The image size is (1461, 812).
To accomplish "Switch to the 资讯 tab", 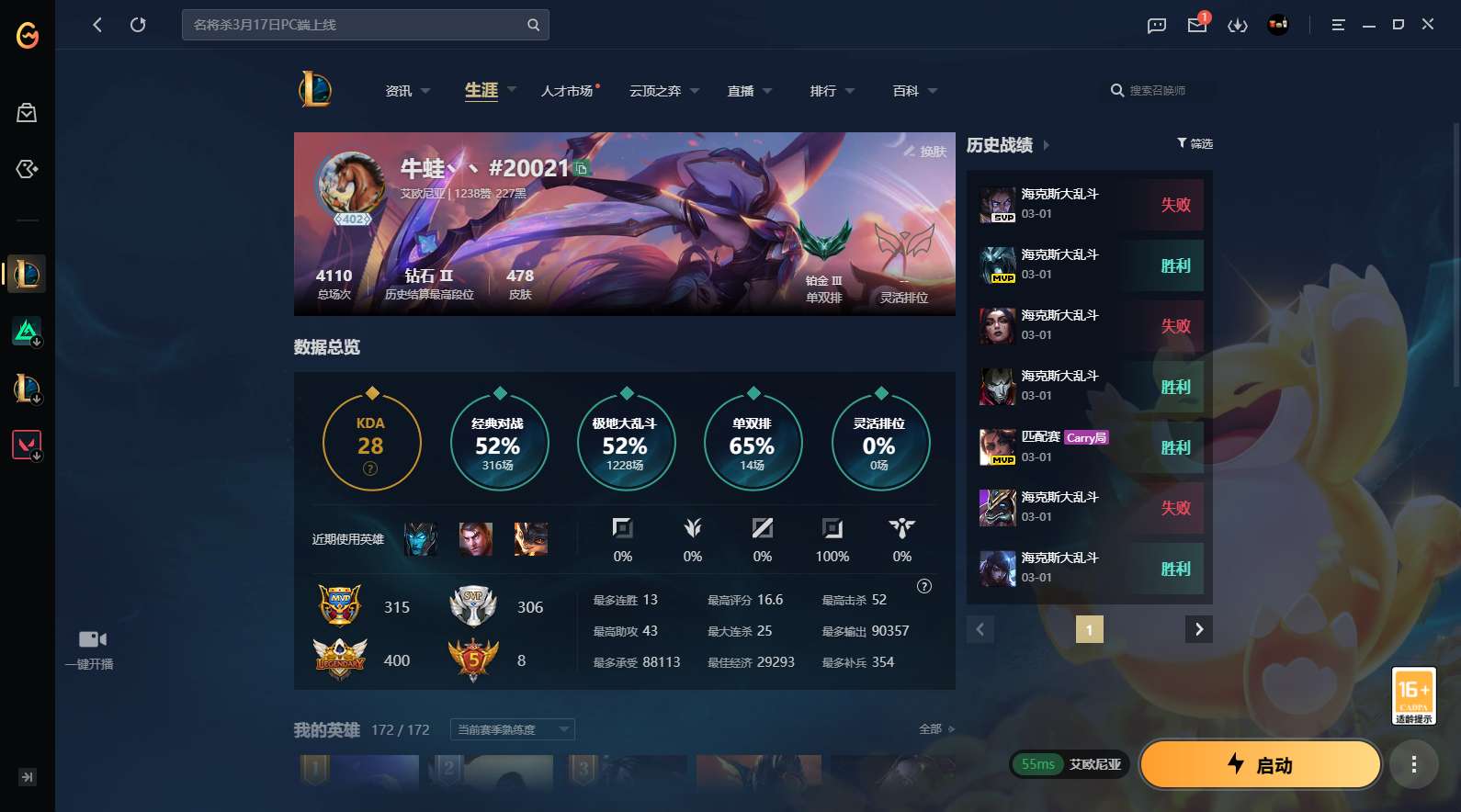I will pyautogui.click(x=399, y=91).
